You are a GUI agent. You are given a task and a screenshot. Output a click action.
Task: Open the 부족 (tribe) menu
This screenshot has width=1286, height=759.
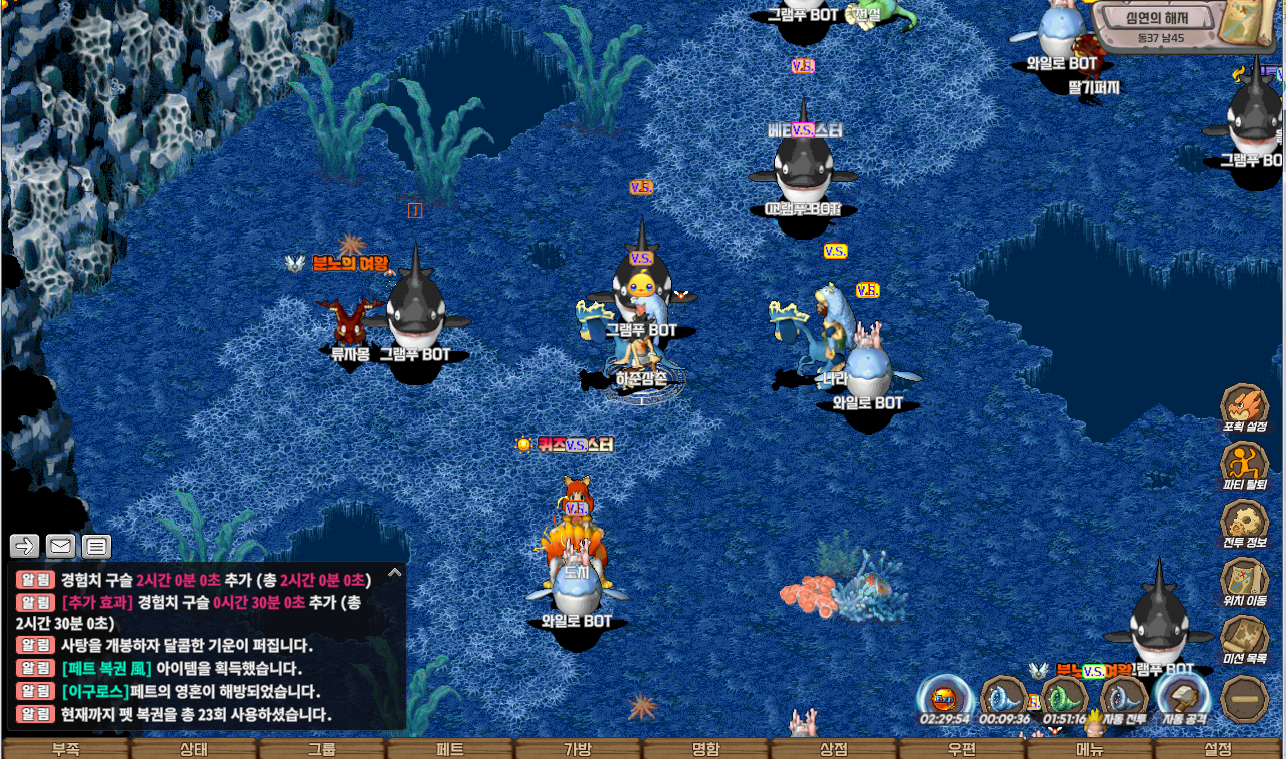click(66, 749)
